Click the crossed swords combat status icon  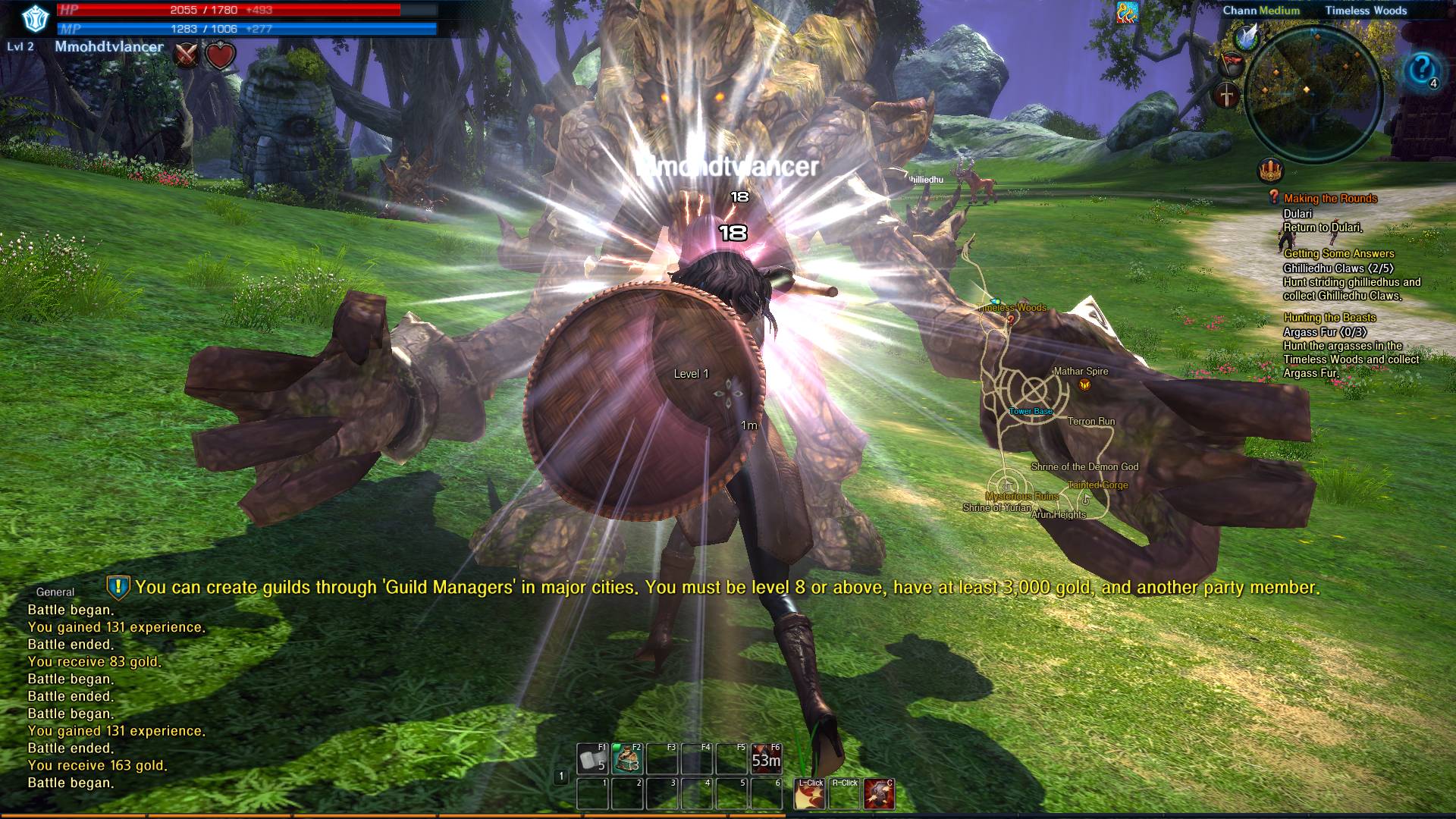point(187,55)
